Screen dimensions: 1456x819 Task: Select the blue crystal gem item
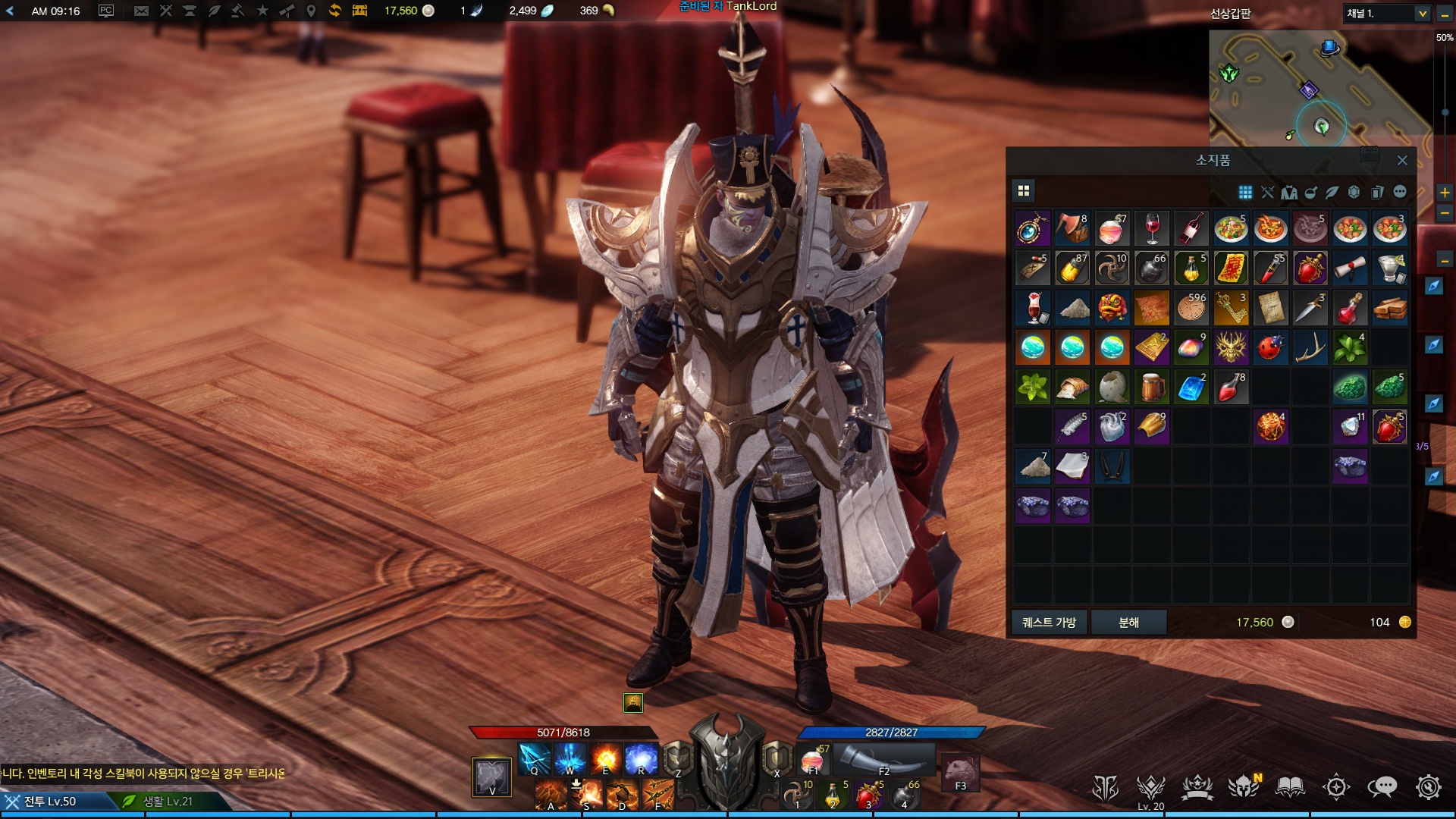(1191, 387)
